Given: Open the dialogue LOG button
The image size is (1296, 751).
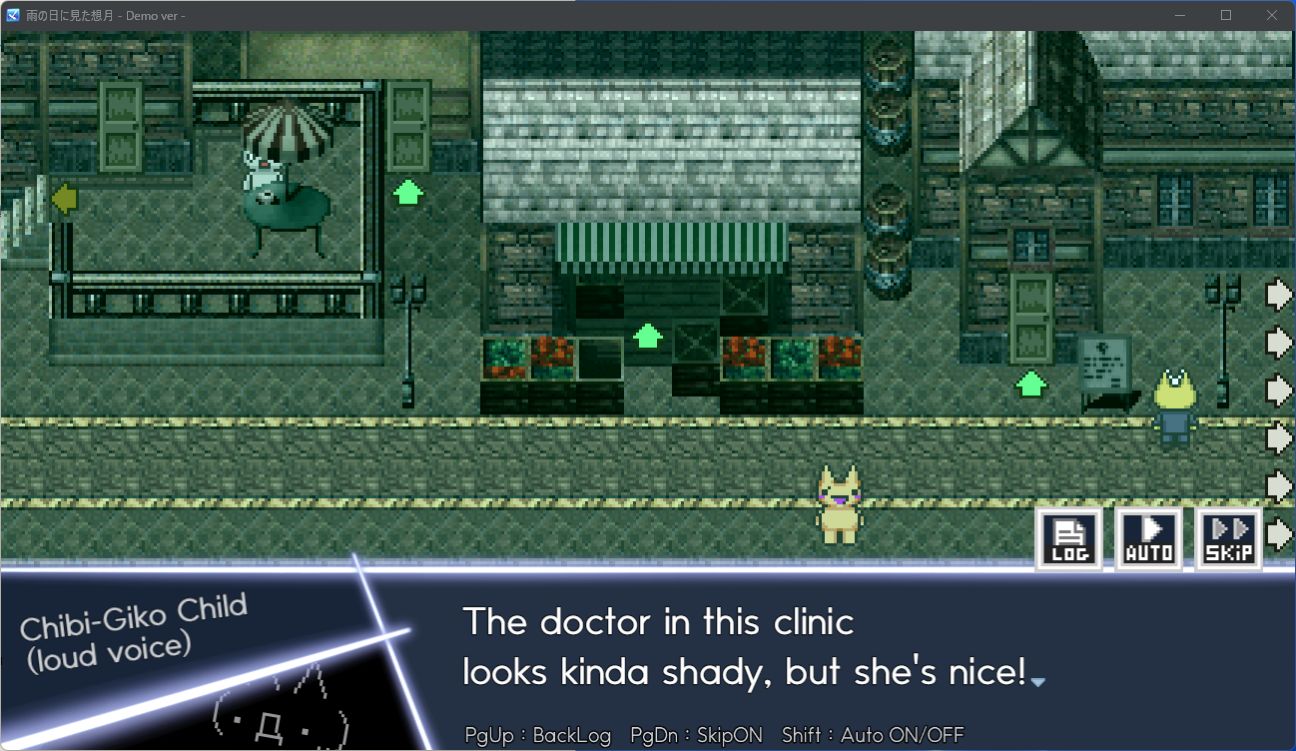Looking at the screenshot, I should pos(1069,539).
